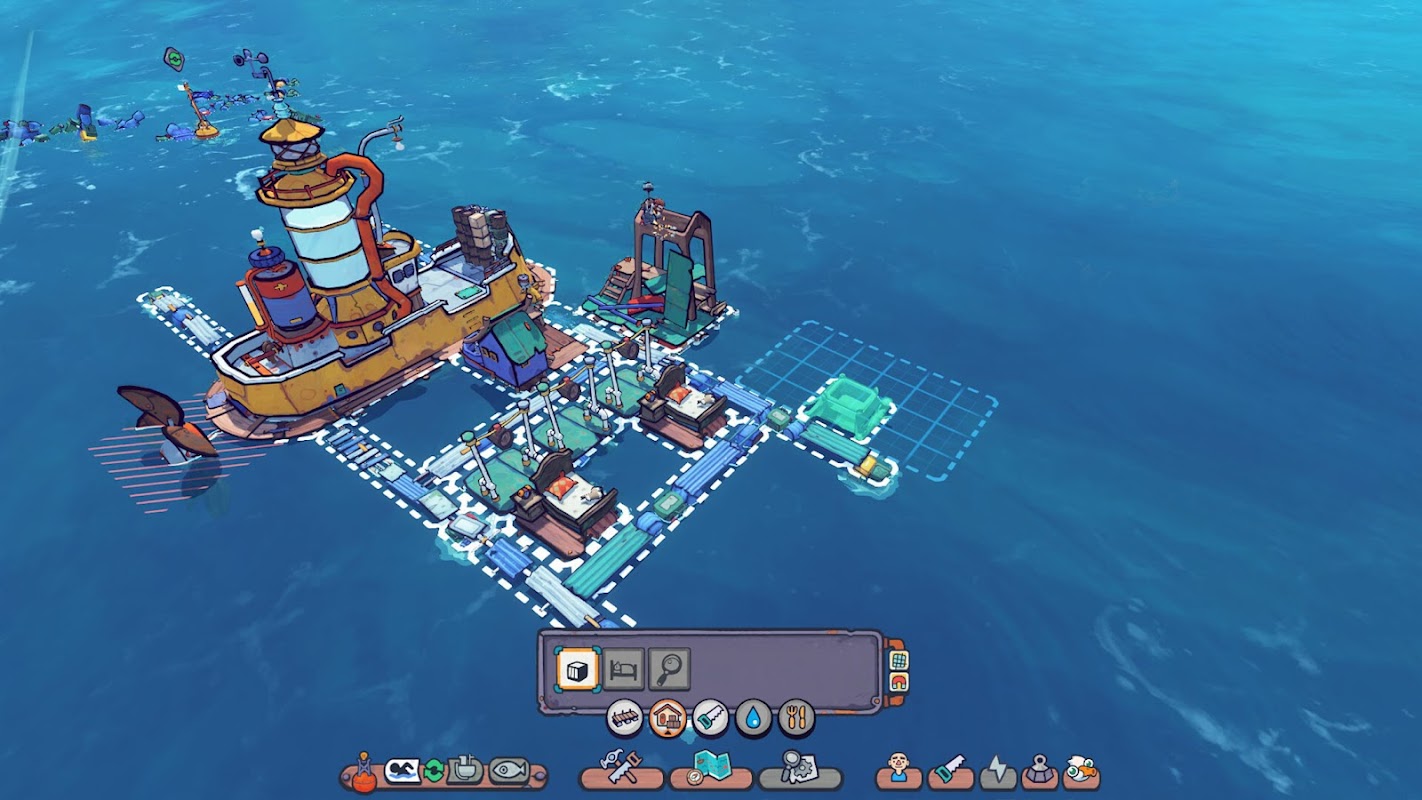Switch to the food fork and knife category
Screen dimensions: 1422x800
[x=796, y=717]
